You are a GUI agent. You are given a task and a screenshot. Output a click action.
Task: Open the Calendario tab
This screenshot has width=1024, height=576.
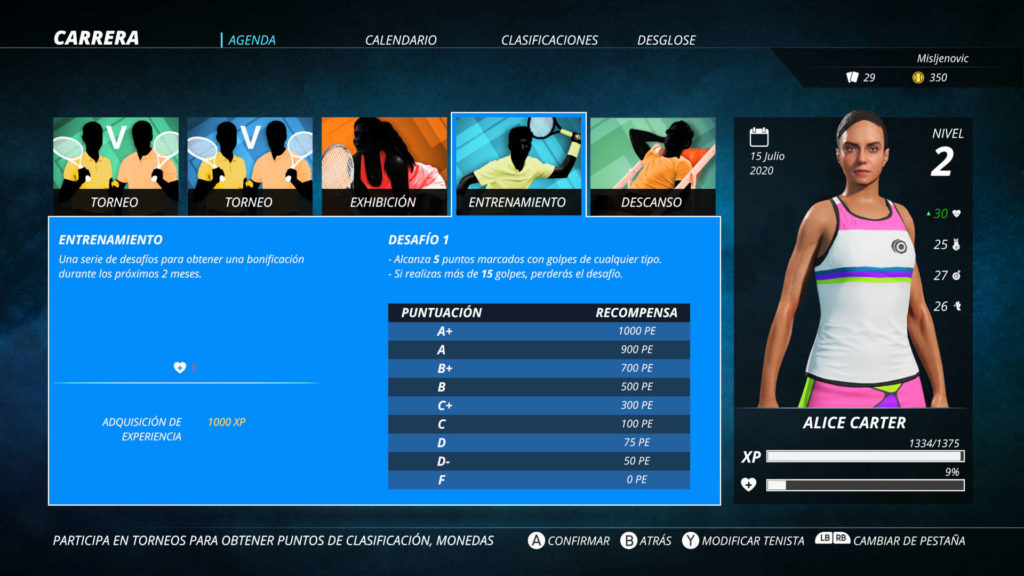tap(400, 40)
